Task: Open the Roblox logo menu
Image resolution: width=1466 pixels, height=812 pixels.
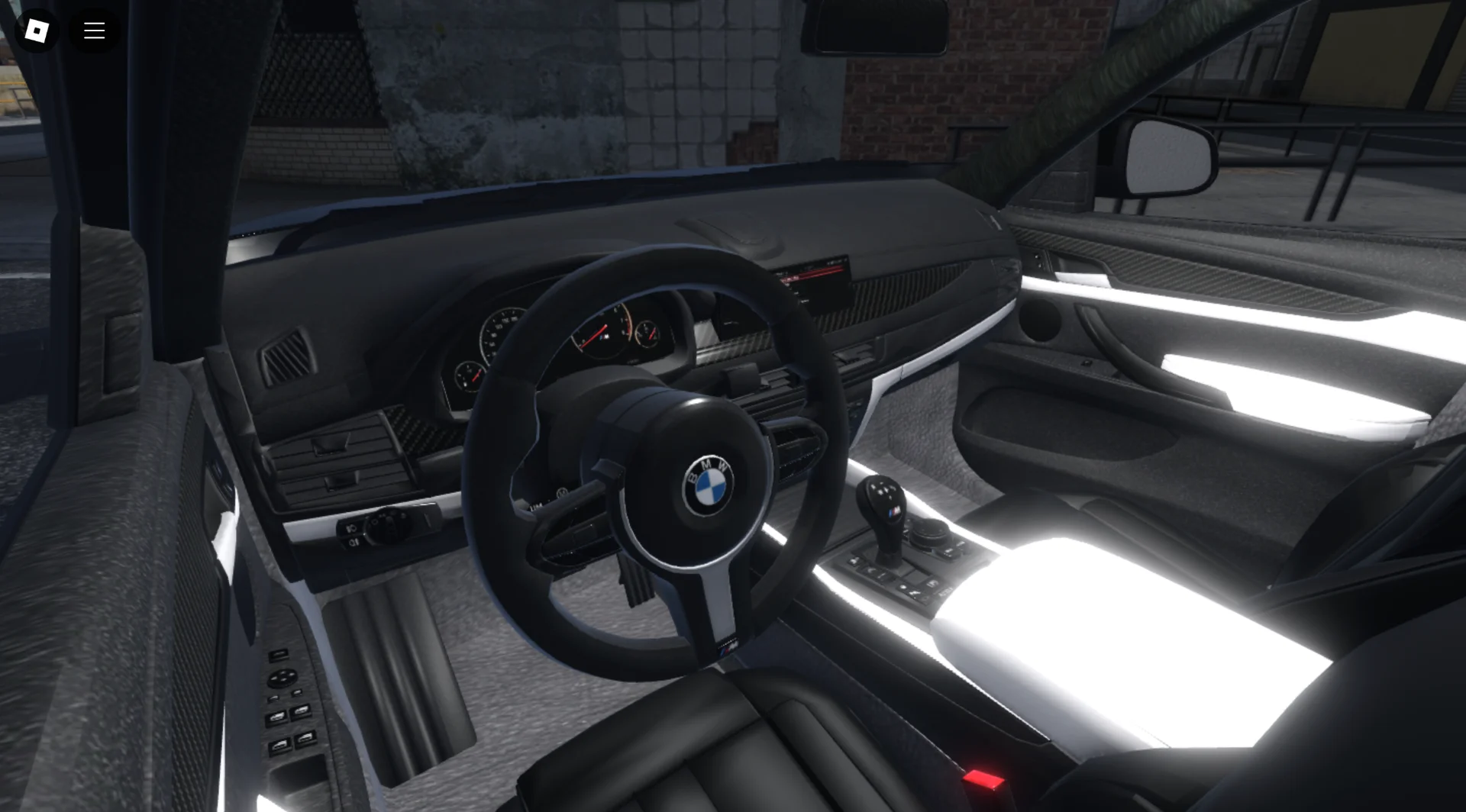Action: tap(37, 31)
